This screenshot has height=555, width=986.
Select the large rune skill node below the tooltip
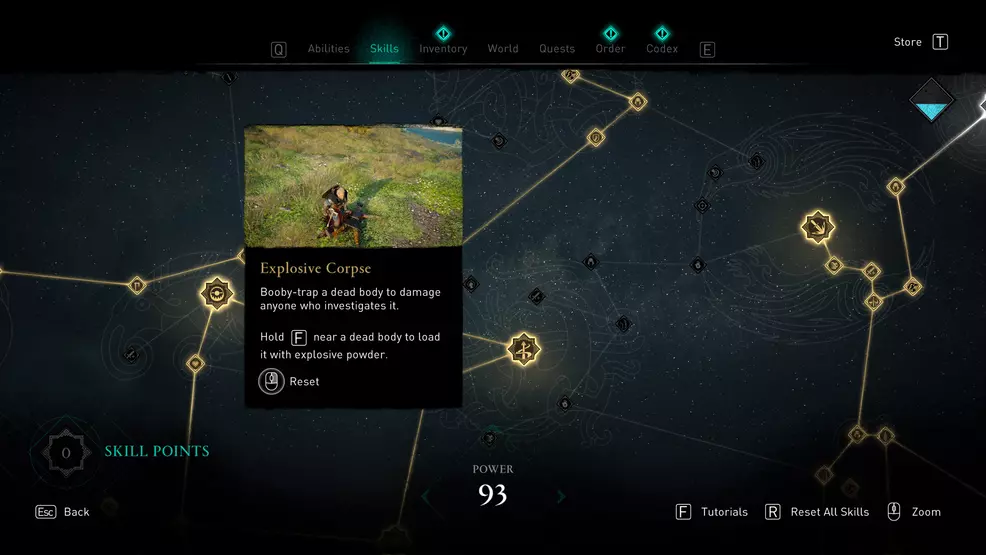(x=523, y=349)
